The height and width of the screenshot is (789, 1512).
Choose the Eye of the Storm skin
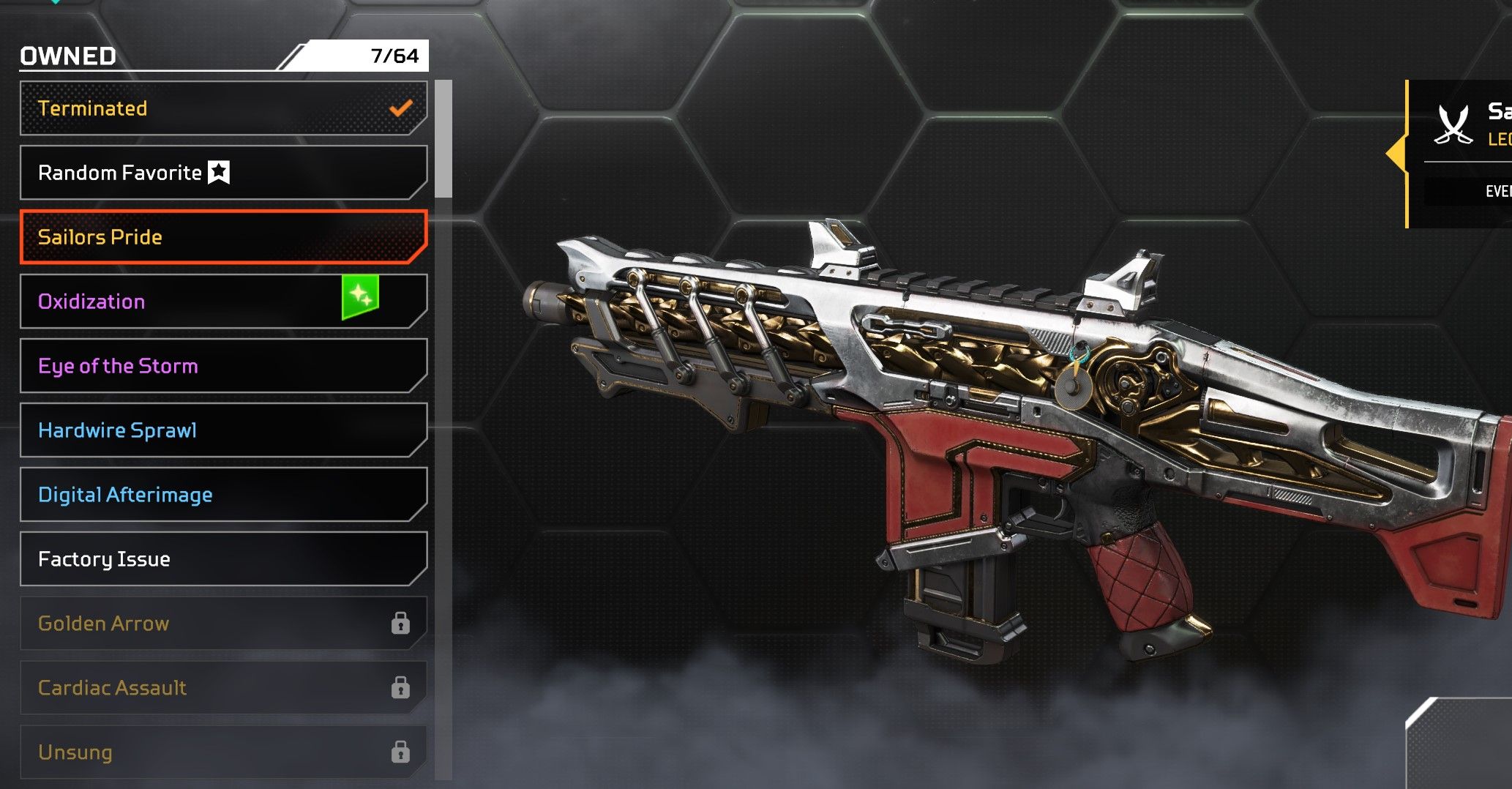(223, 366)
